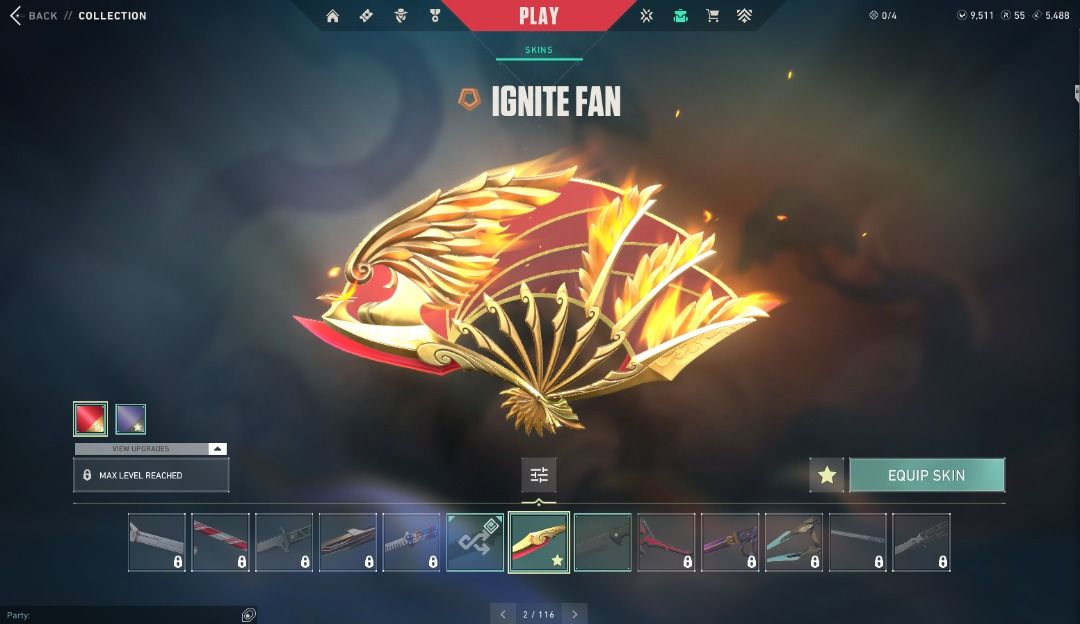The height and width of the screenshot is (624, 1080).
Task: Open the Store shopping cart icon
Action: point(712,16)
